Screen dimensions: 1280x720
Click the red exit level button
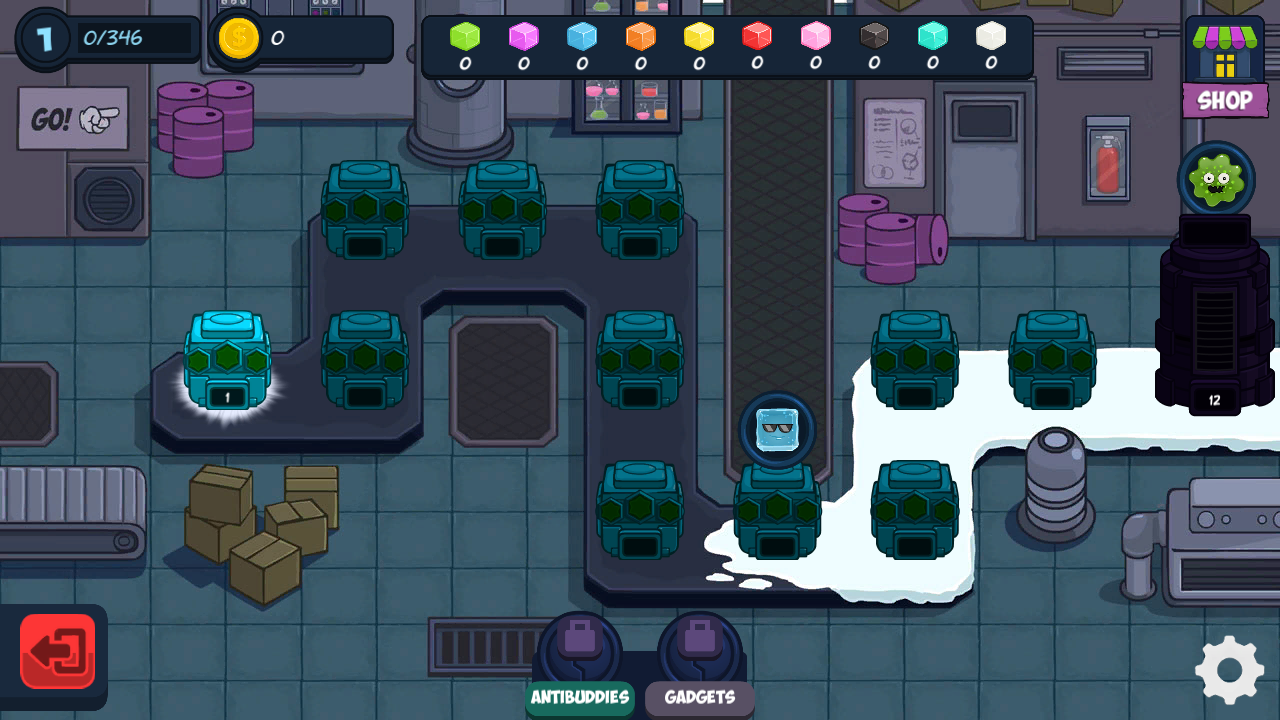[x=58, y=652]
